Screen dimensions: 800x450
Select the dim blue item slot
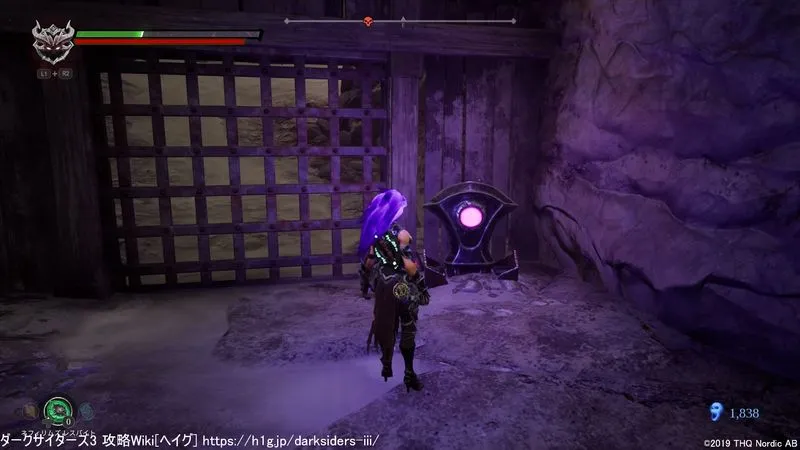(x=84, y=411)
